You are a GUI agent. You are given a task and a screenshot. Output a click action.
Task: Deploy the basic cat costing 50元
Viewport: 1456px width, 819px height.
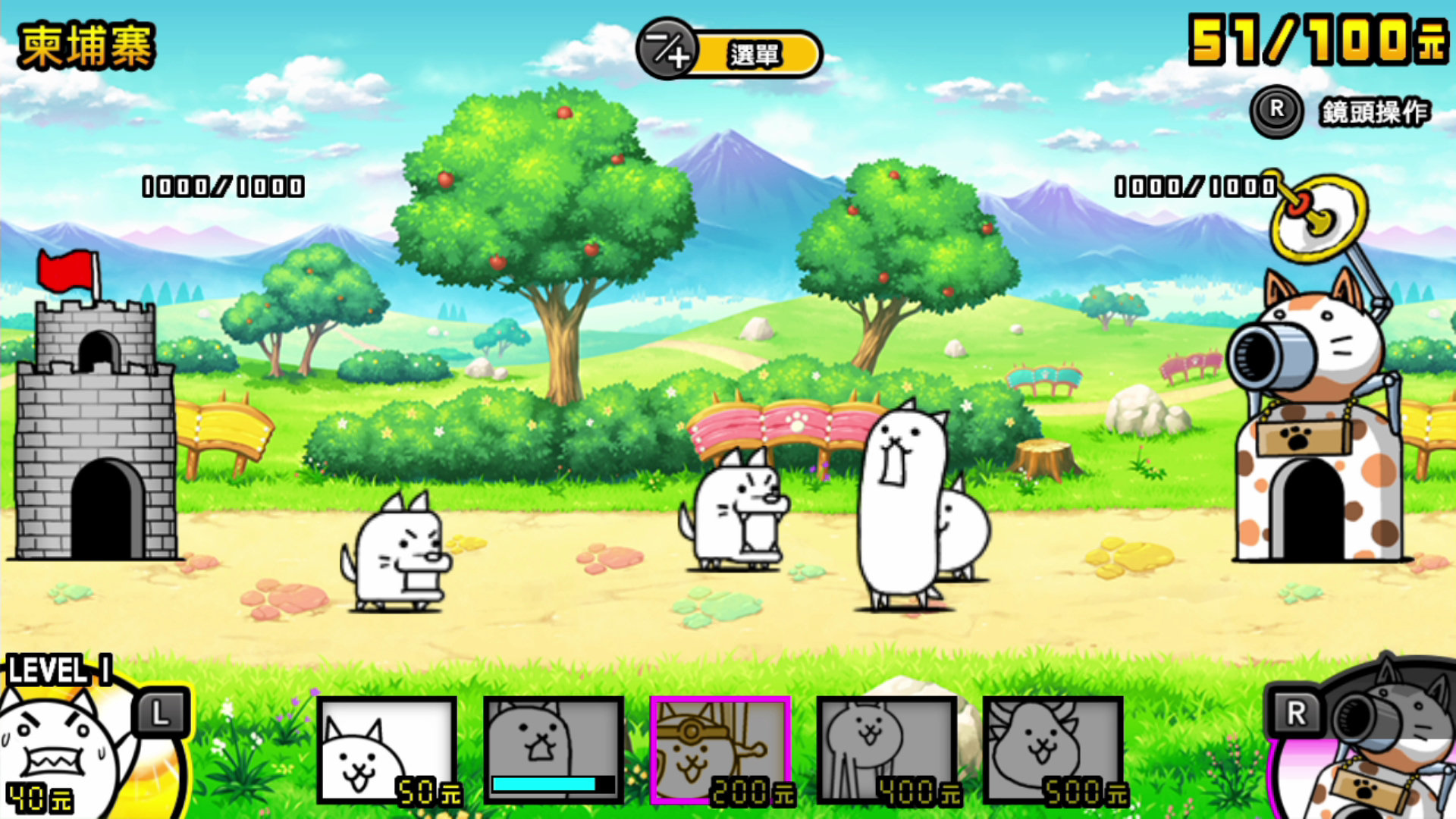(387, 750)
